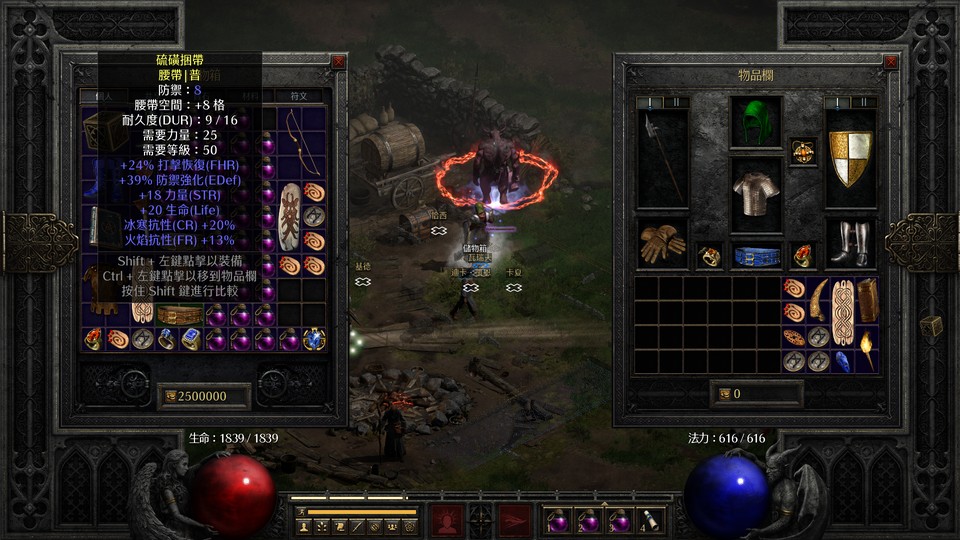This screenshot has width=960, height=540.
Task: Select the equipped blue belt
Action: pyautogui.click(x=756, y=256)
